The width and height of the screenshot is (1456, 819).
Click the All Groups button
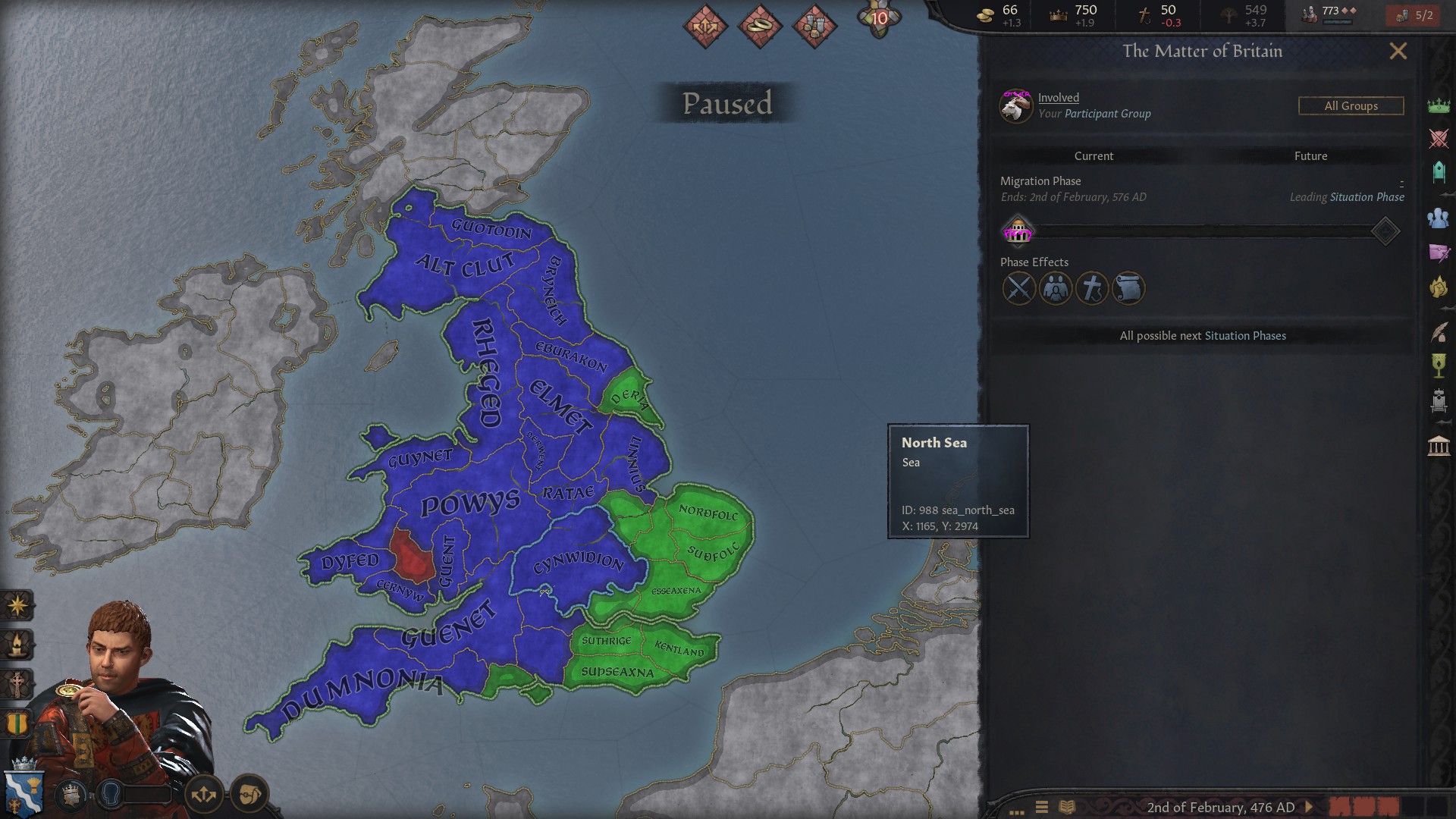pyautogui.click(x=1351, y=106)
